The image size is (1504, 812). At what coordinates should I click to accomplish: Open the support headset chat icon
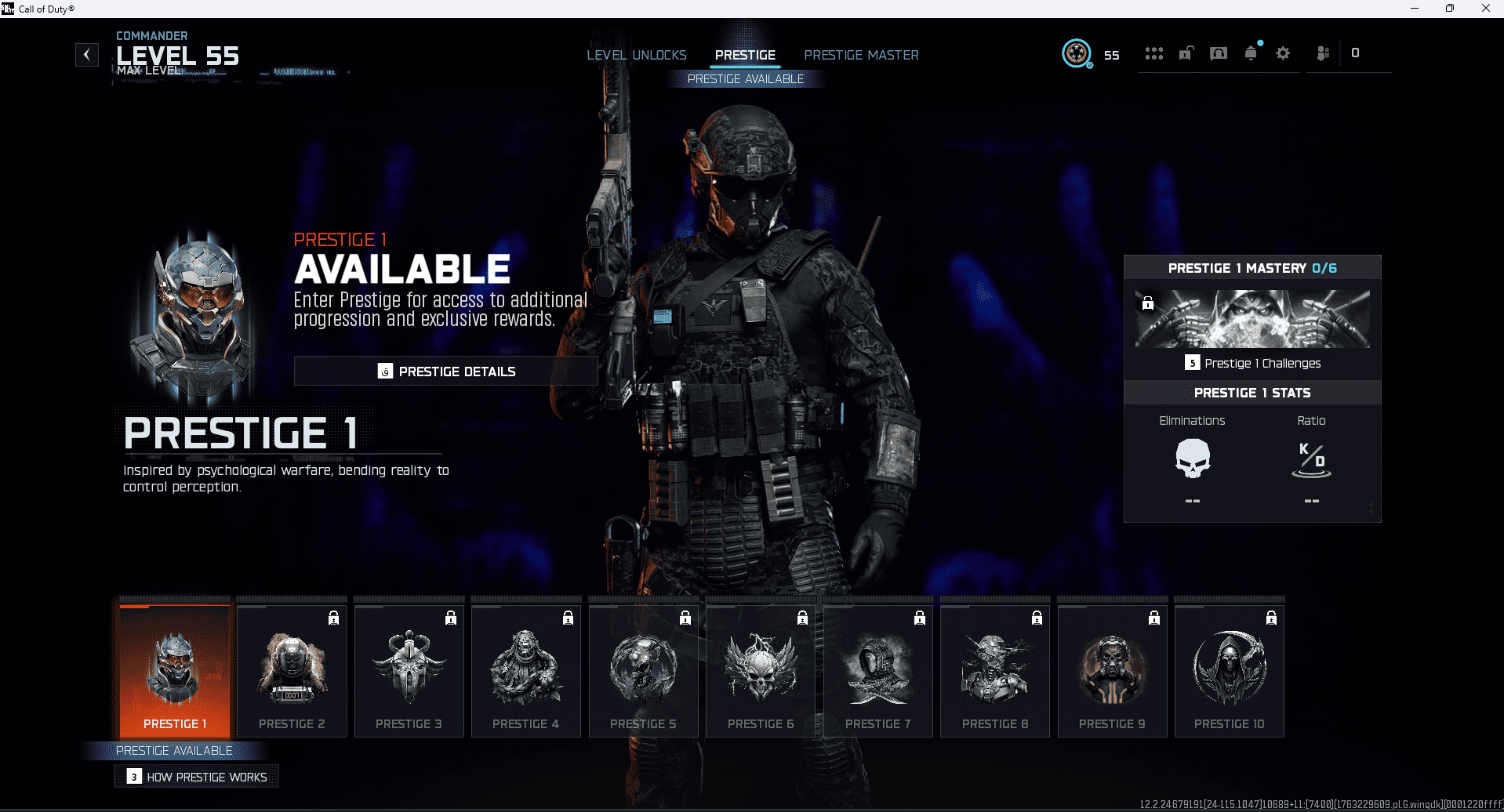pyautogui.click(x=1219, y=53)
